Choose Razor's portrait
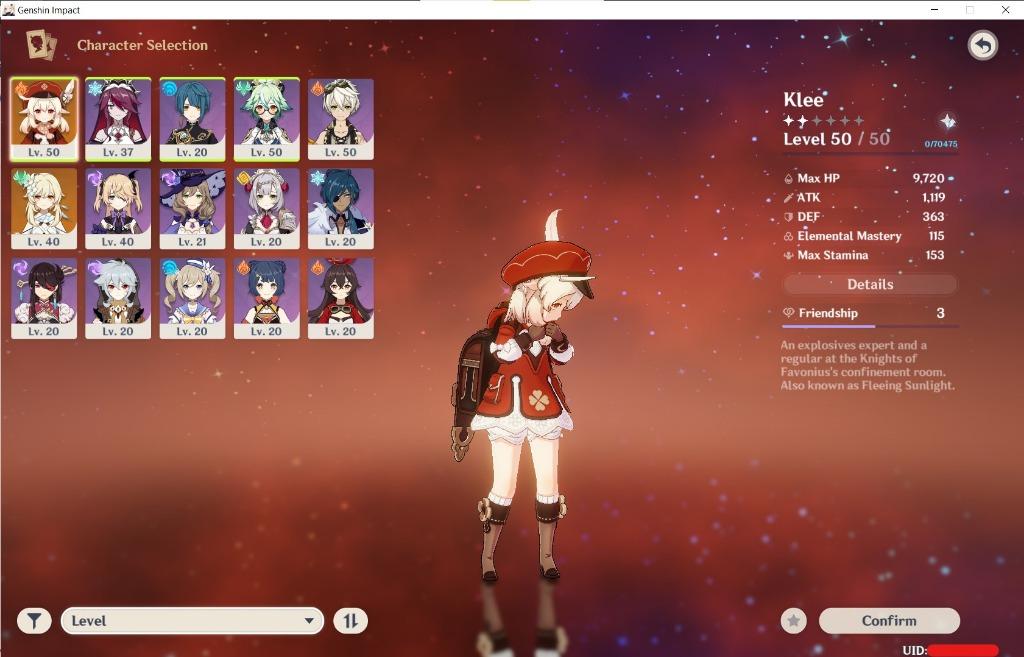This screenshot has width=1024, height=657. (118, 298)
